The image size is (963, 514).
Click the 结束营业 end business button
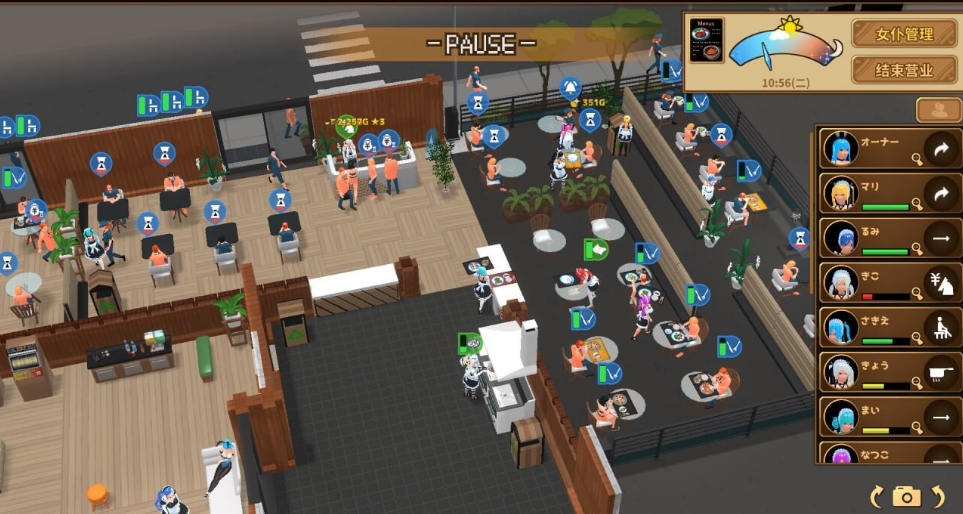coord(904,70)
